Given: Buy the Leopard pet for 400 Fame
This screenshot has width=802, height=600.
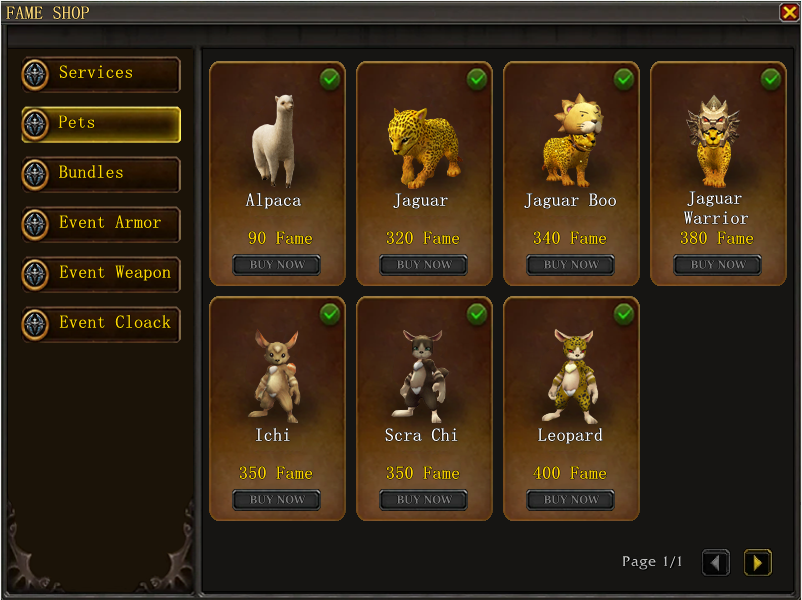Looking at the screenshot, I should 571,500.
